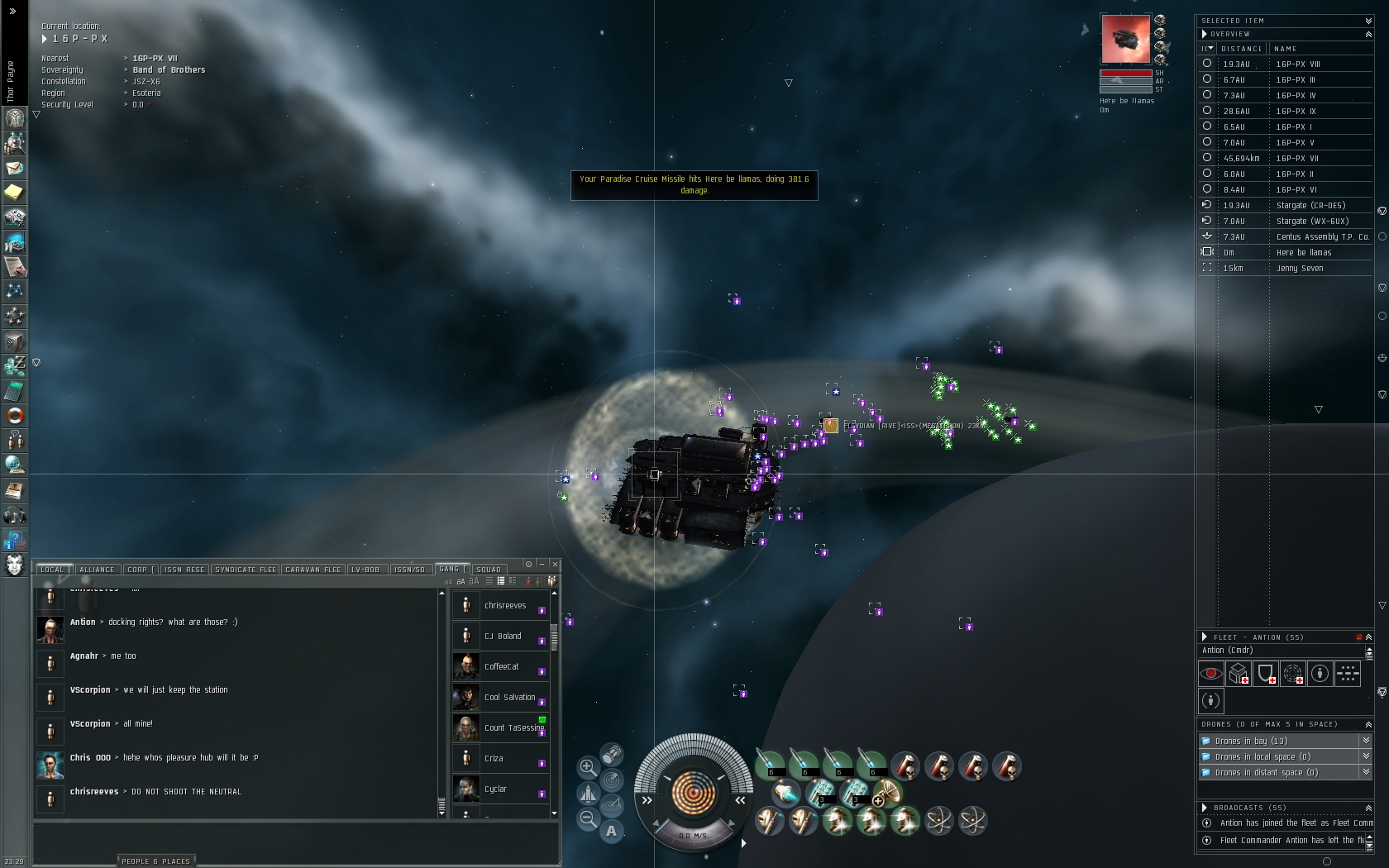
Task: Select CoffeeCat in the gang member list
Action: [501, 666]
